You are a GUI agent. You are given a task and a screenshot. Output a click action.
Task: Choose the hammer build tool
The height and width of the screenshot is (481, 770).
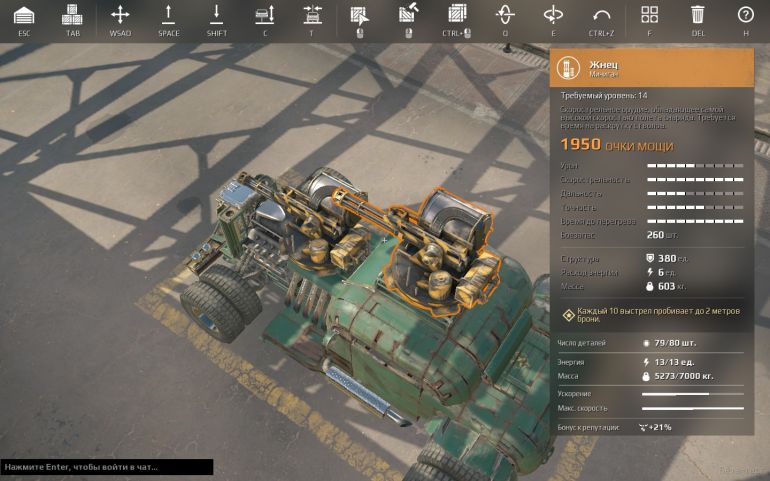pos(408,16)
